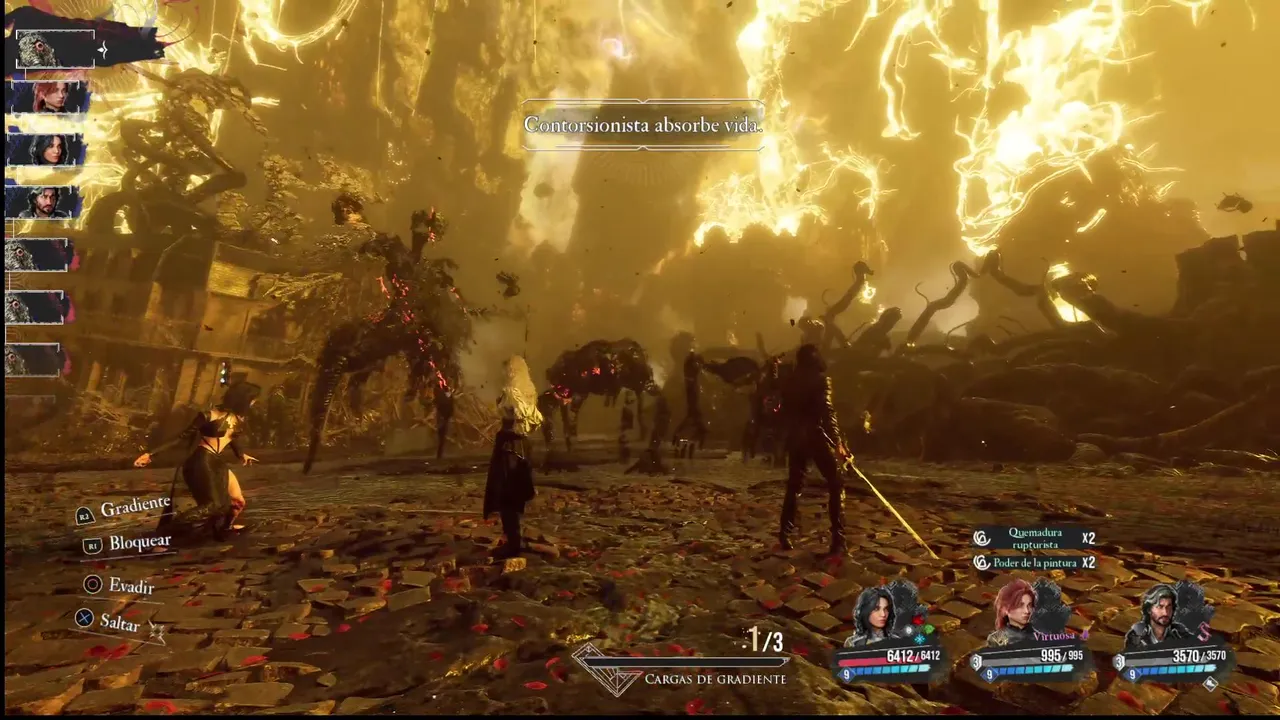
Task: Inspect the Quemadura rupturista effect entry
Action: point(1034,538)
